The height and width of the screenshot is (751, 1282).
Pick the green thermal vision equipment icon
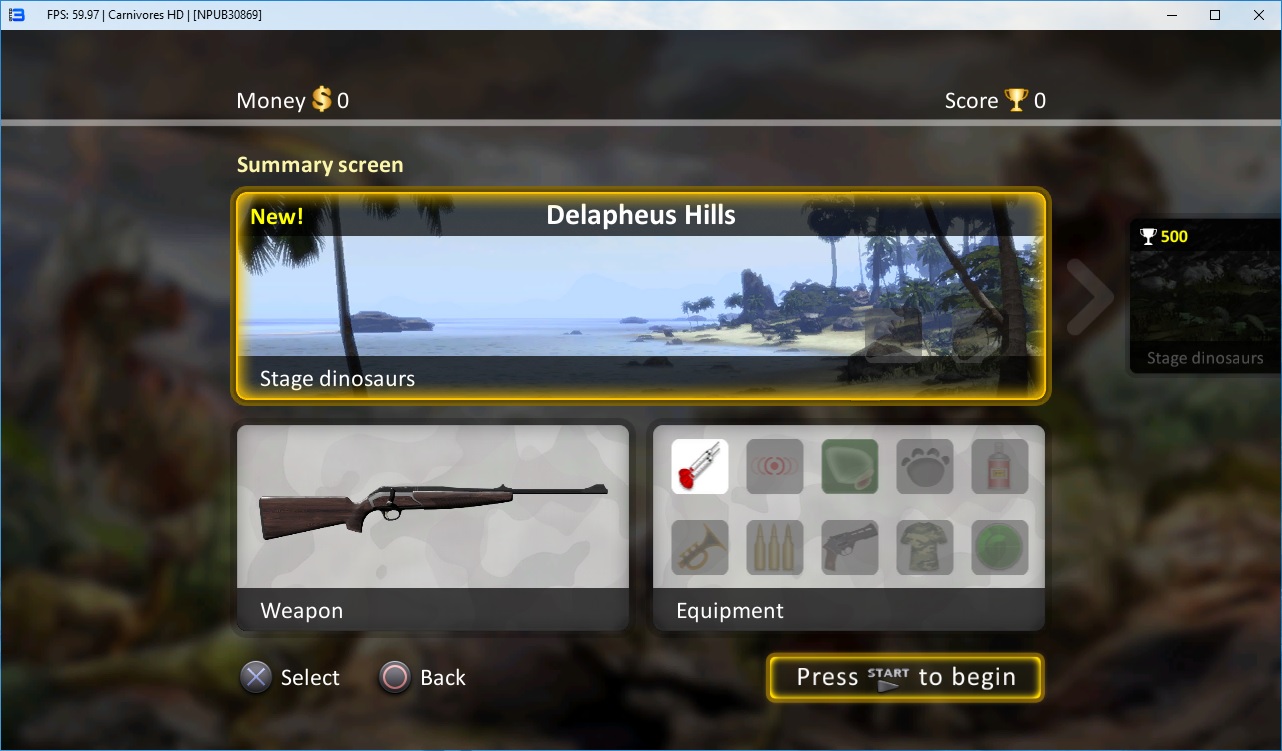pyautogui.click(x=850, y=467)
